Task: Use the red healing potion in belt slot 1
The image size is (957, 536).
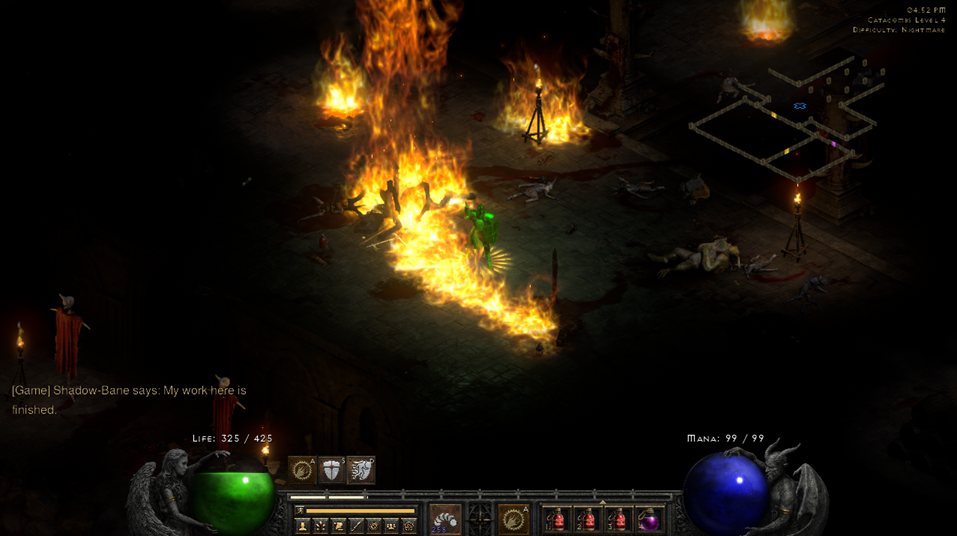Action: tap(558, 519)
